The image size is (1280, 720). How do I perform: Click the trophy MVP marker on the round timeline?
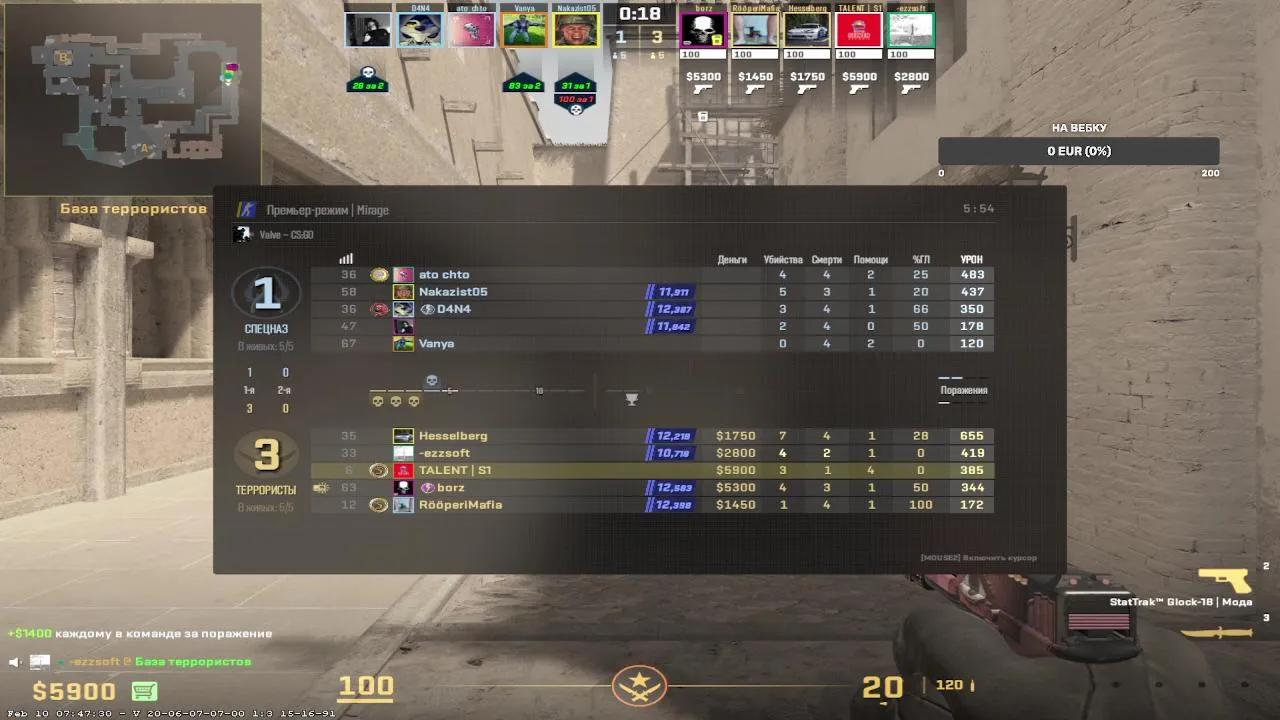[x=630, y=398]
